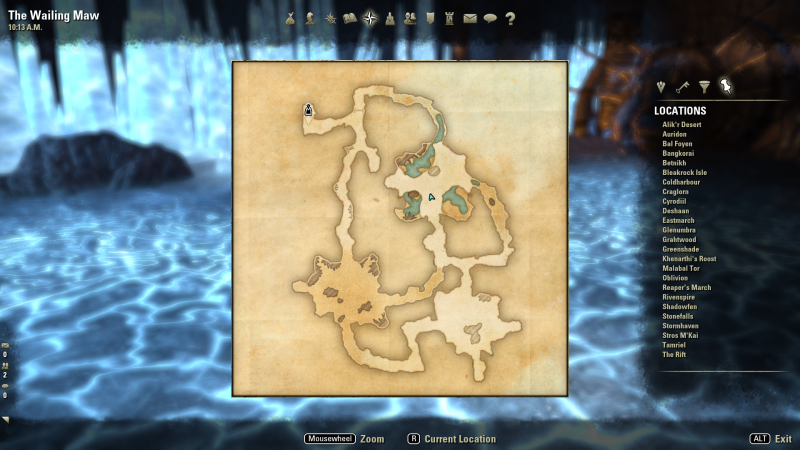This screenshot has height=450, width=800.
Task: Switch to the quests tab on map panel
Action: tap(660, 87)
